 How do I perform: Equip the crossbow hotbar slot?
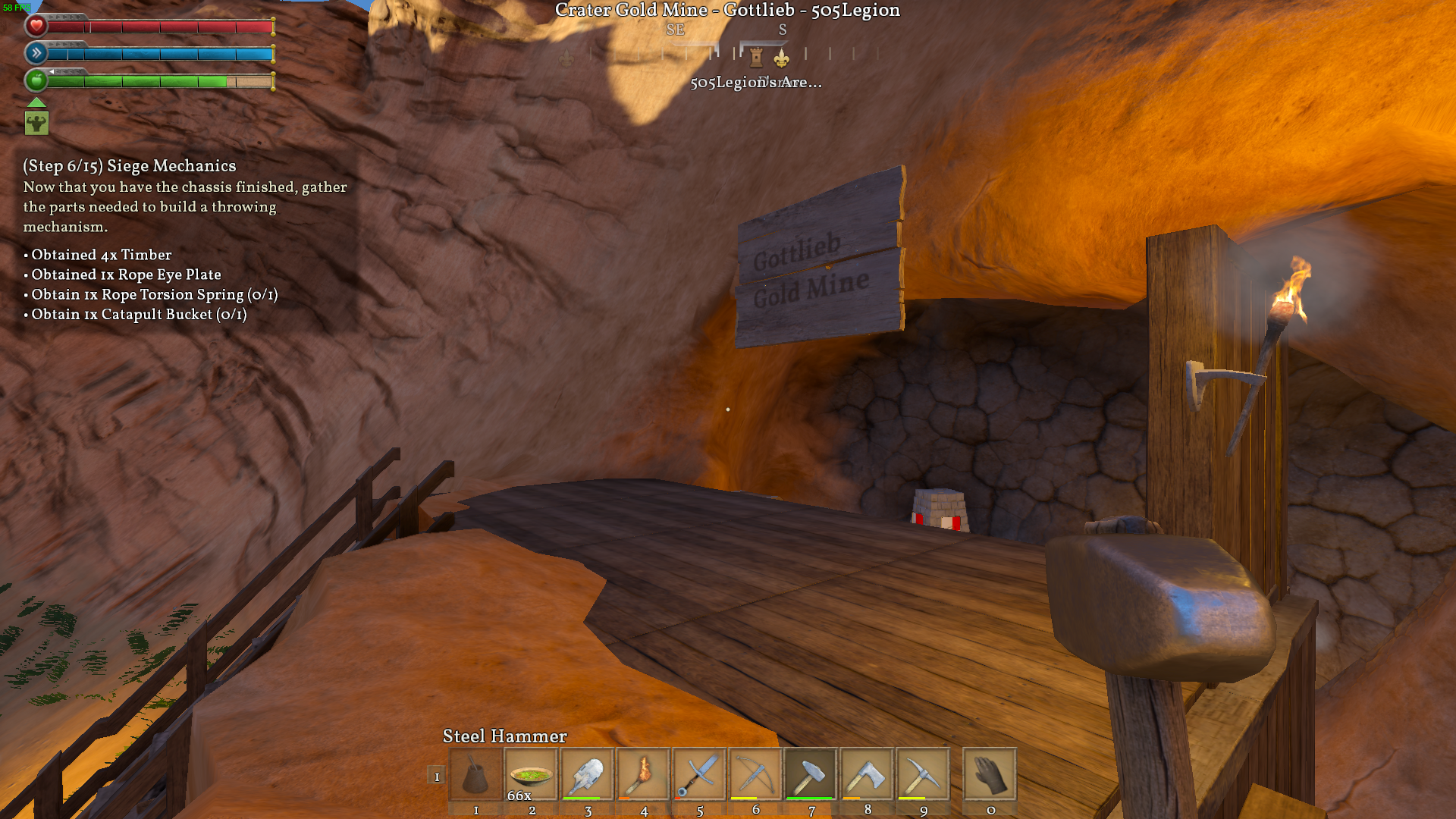755,774
